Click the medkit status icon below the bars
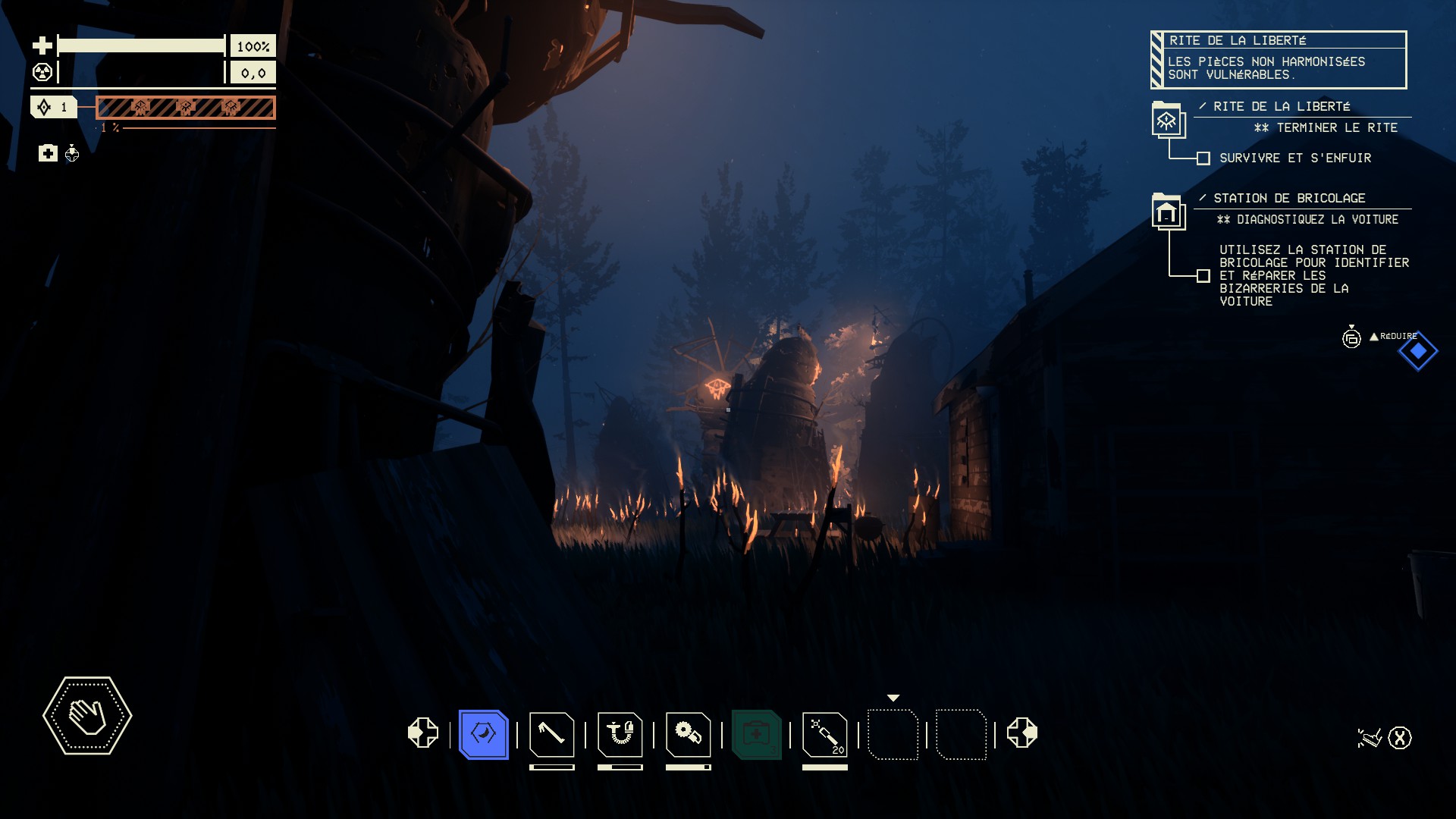This screenshot has width=1456, height=819. [x=48, y=154]
